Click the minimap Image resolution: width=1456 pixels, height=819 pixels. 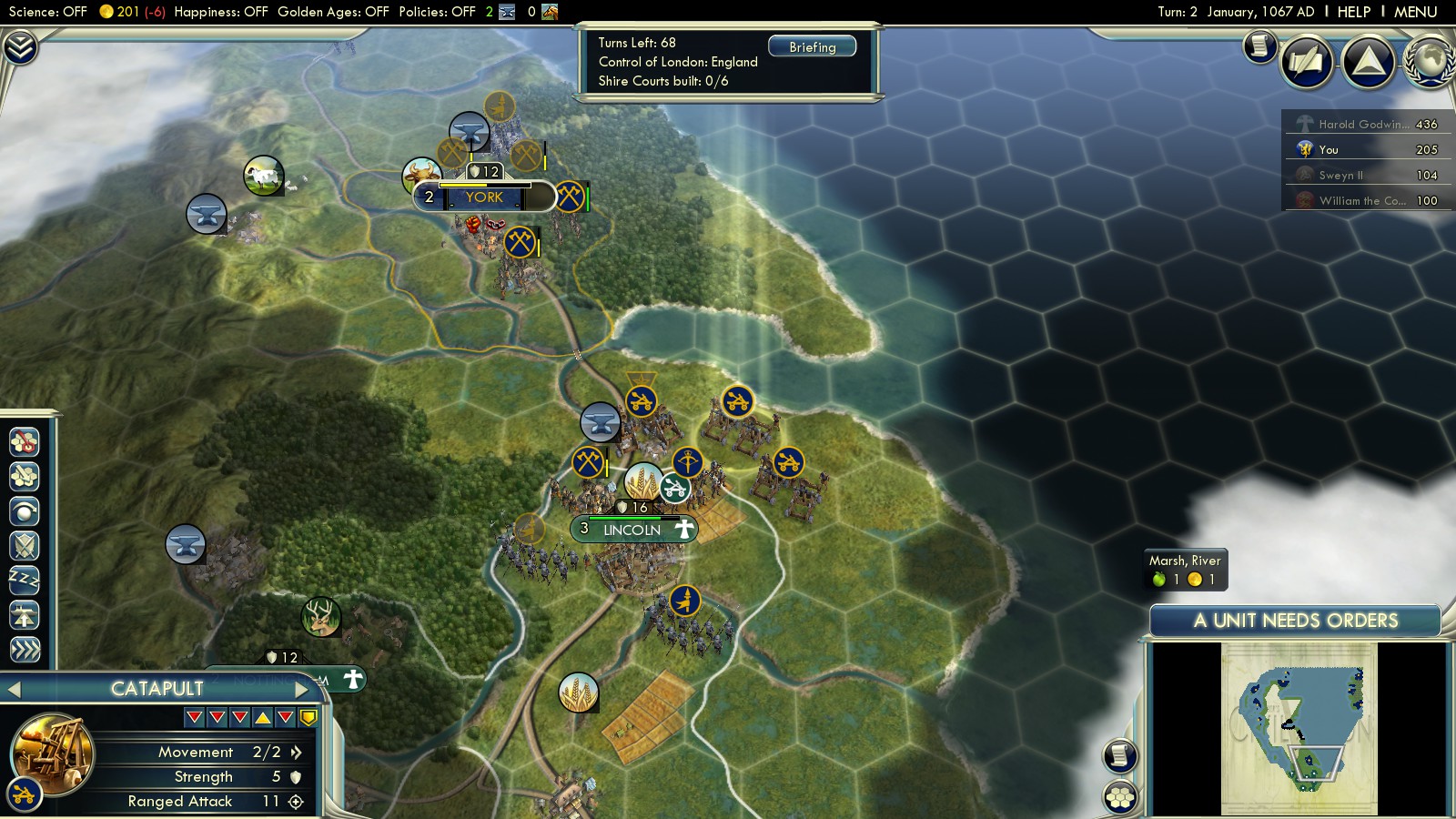point(1299,728)
